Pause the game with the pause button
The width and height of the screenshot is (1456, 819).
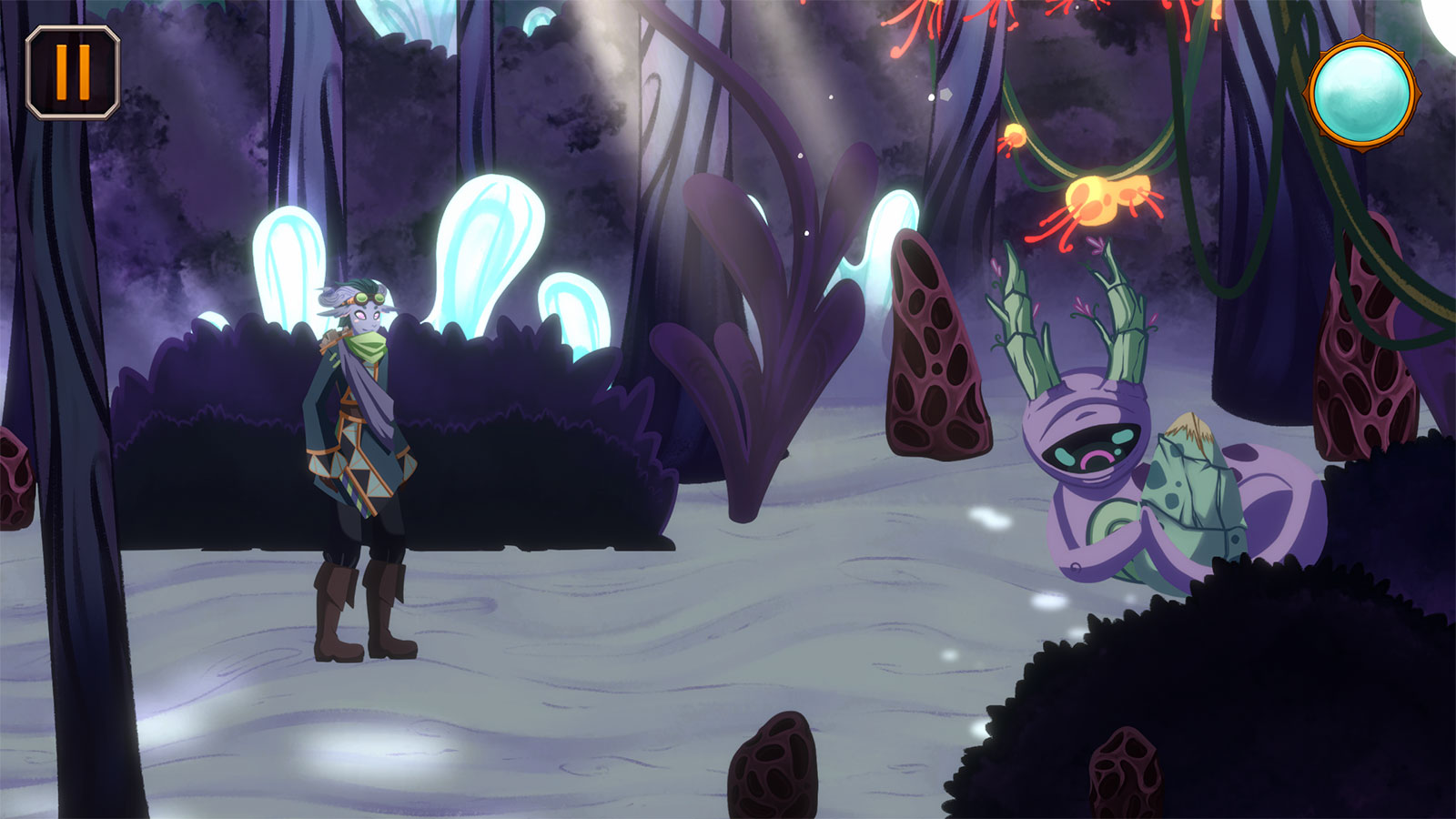coord(73,73)
